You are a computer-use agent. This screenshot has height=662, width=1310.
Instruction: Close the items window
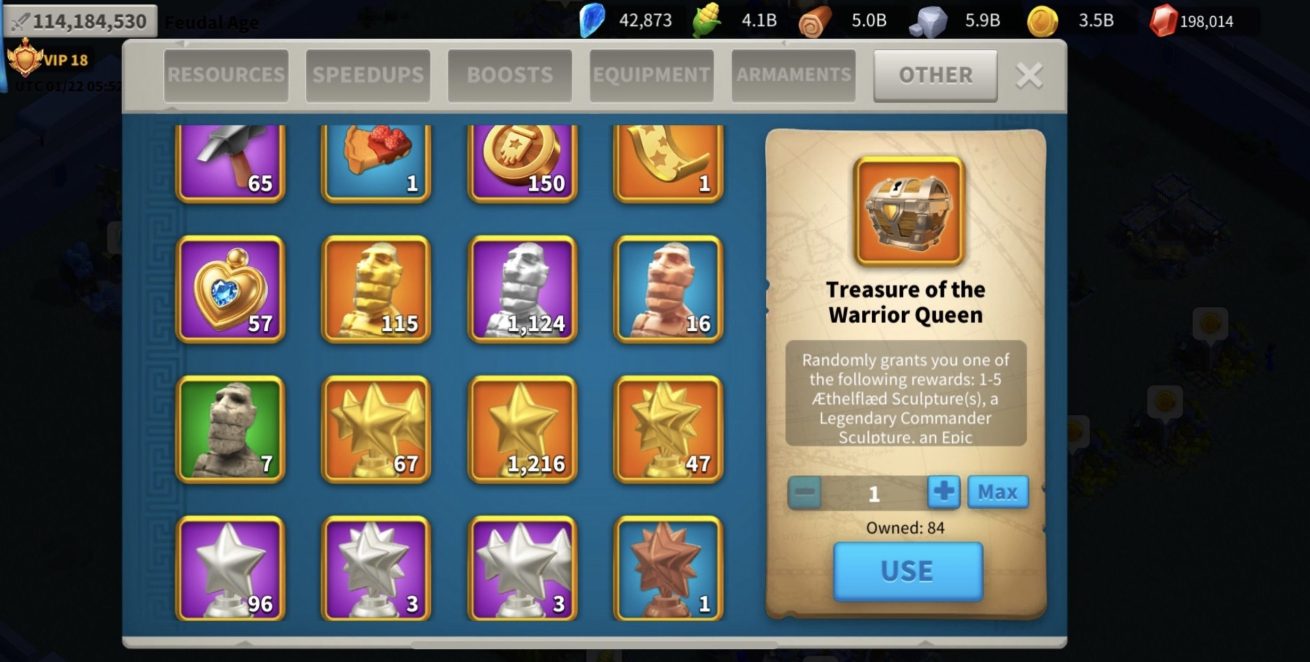1029,75
